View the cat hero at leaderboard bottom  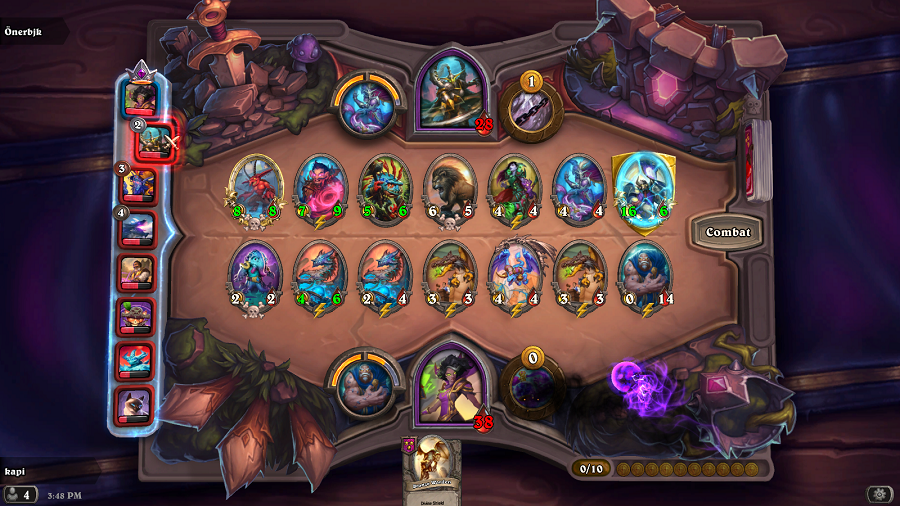(136, 405)
